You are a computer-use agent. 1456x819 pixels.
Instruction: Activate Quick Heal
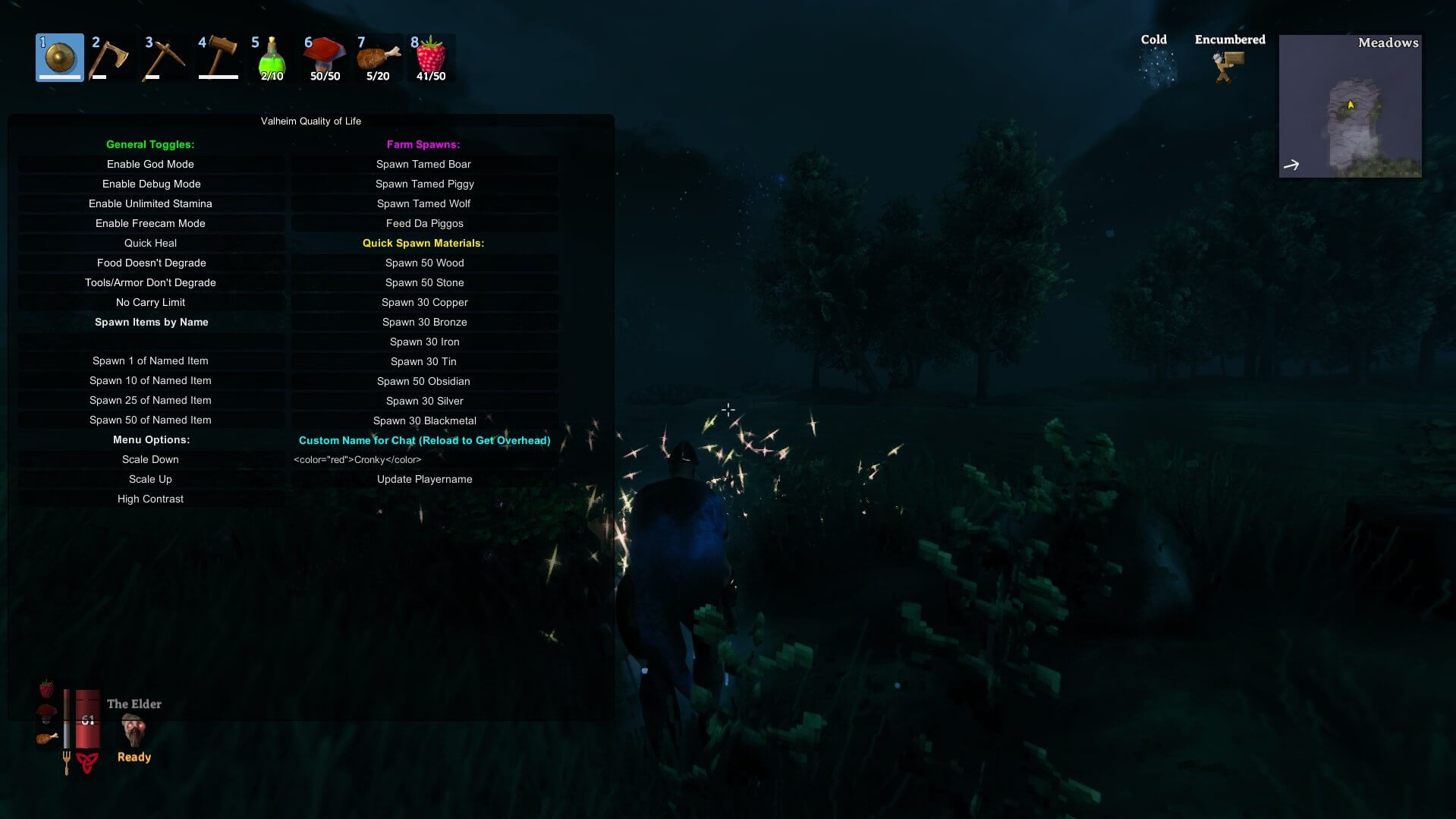(150, 243)
